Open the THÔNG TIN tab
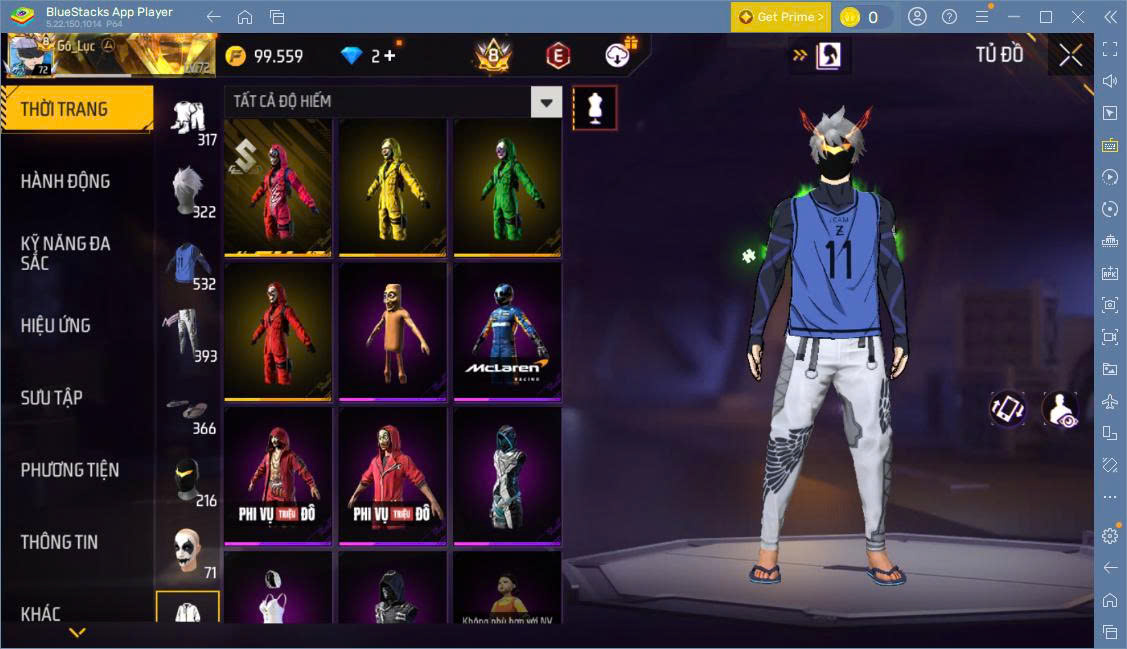Viewport: 1127px width, 649px height. point(60,541)
